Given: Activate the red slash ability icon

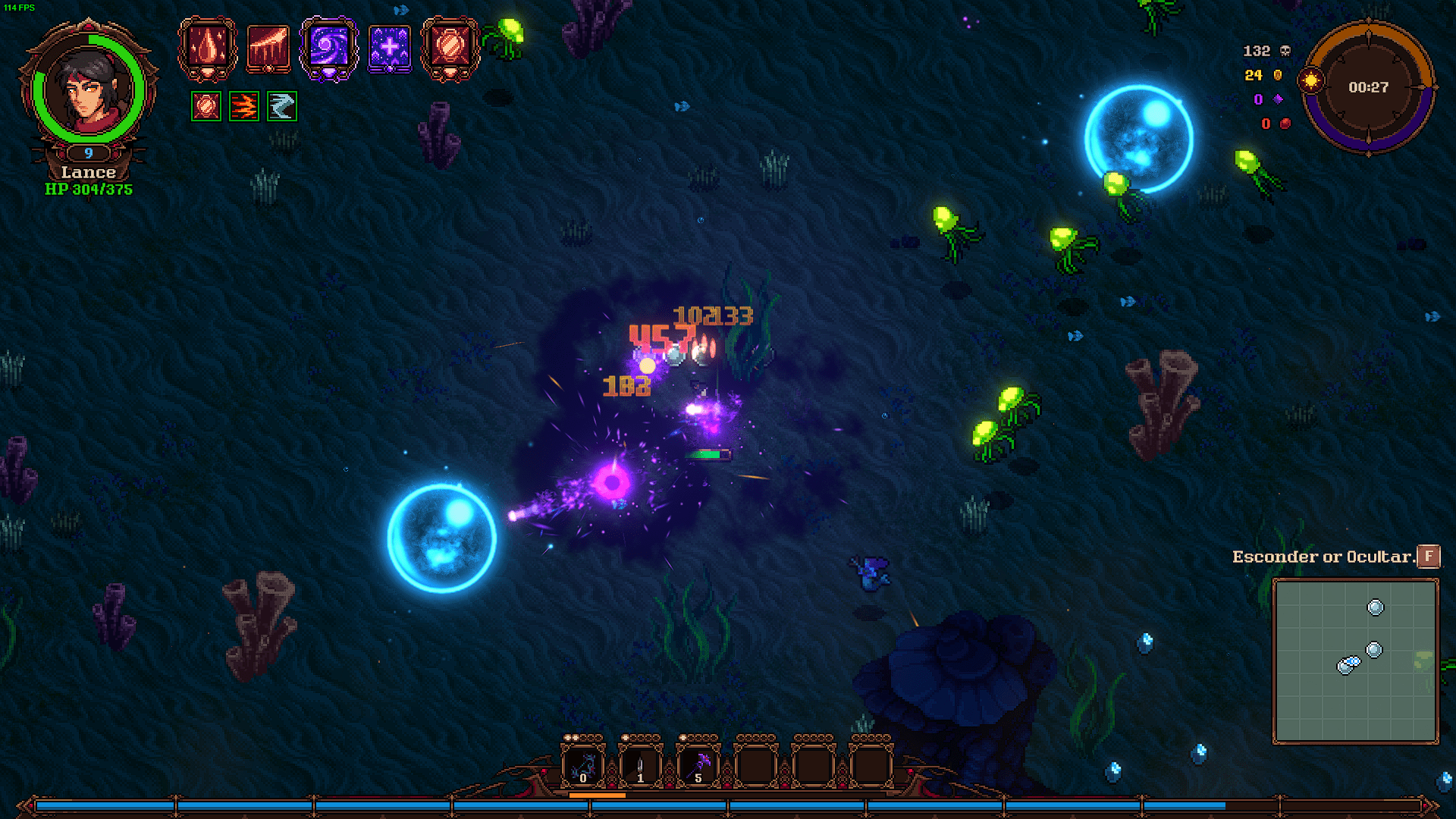Looking at the screenshot, I should 268,48.
